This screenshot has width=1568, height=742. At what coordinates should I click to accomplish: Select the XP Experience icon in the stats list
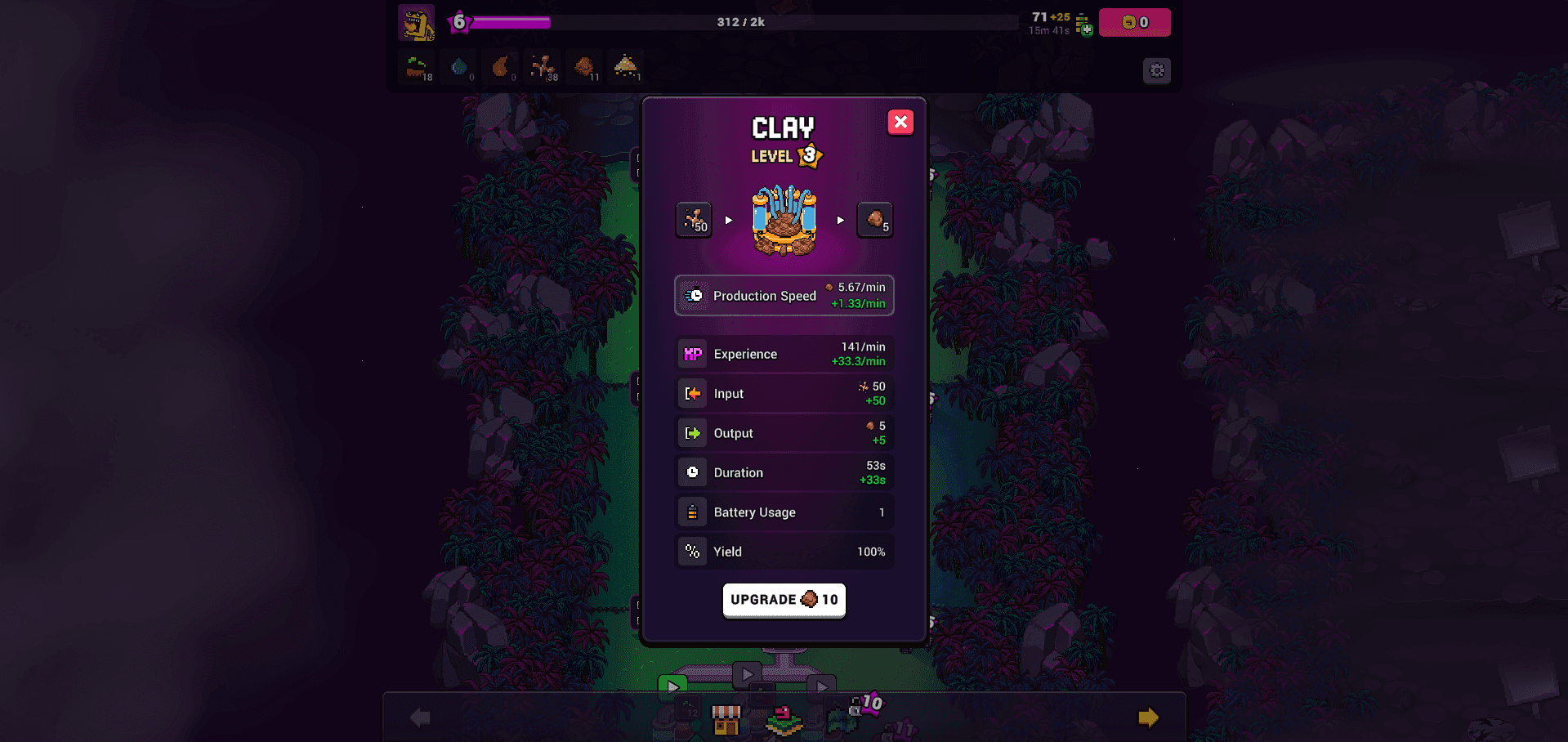pos(692,353)
